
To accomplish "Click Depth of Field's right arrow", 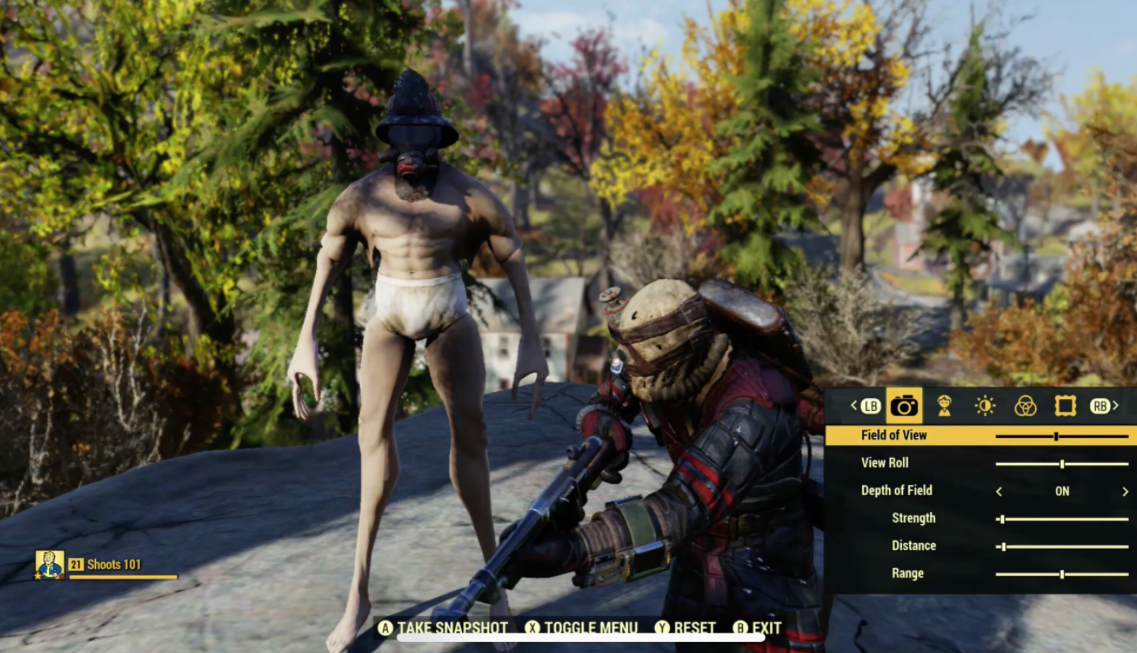I will 1125,492.
